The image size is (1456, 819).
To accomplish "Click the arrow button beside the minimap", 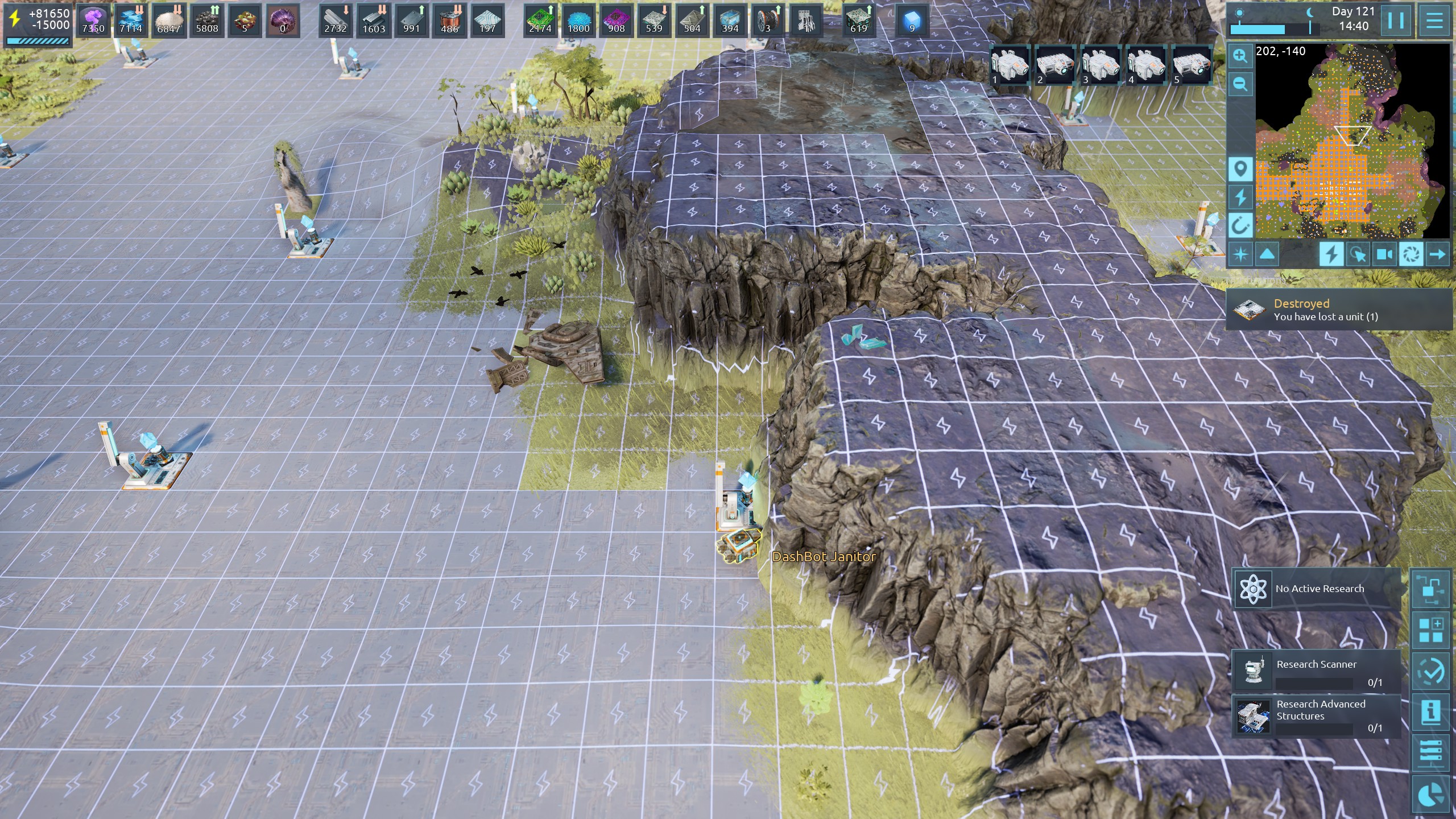I will pyautogui.click(x=1437, y=254).
